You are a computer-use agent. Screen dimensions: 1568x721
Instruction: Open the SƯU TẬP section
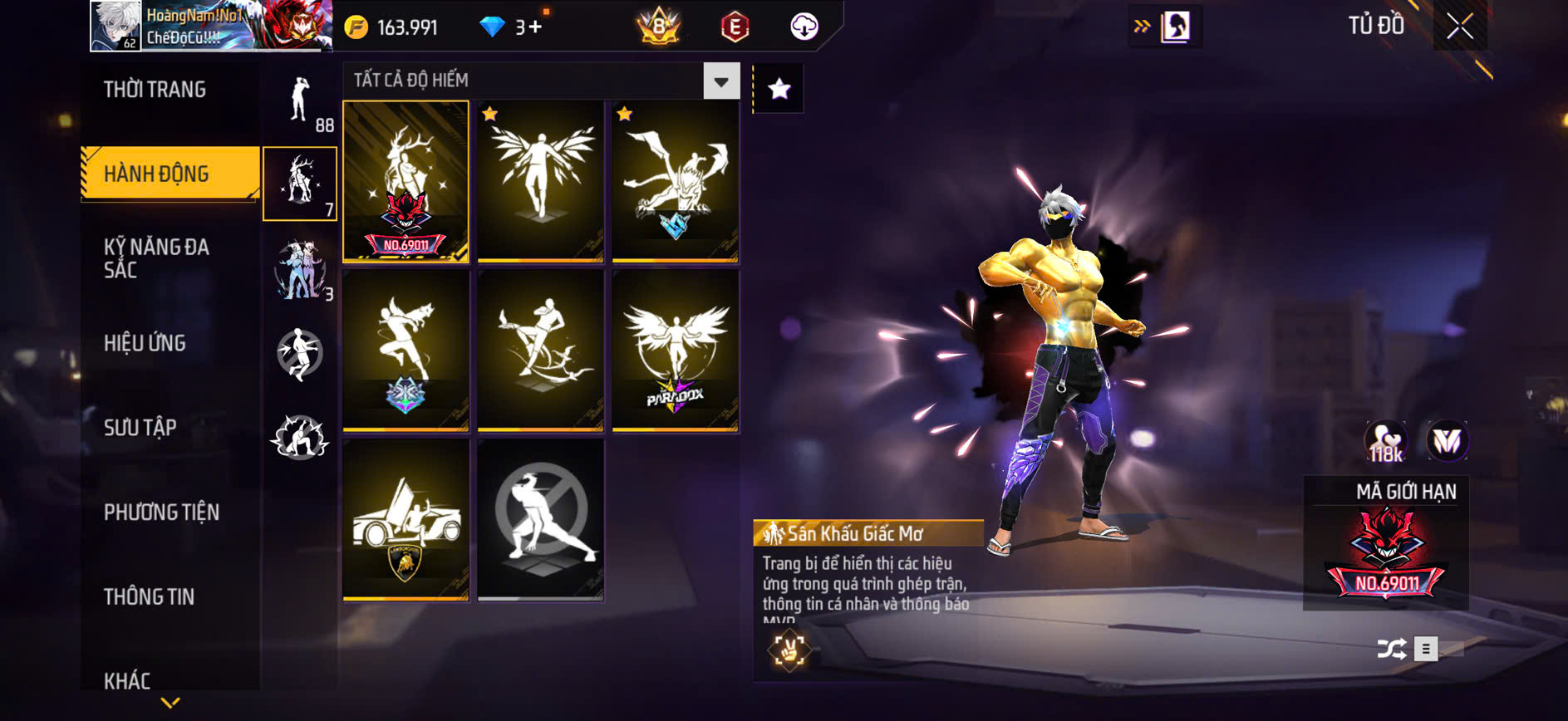[x=141, y=427]
